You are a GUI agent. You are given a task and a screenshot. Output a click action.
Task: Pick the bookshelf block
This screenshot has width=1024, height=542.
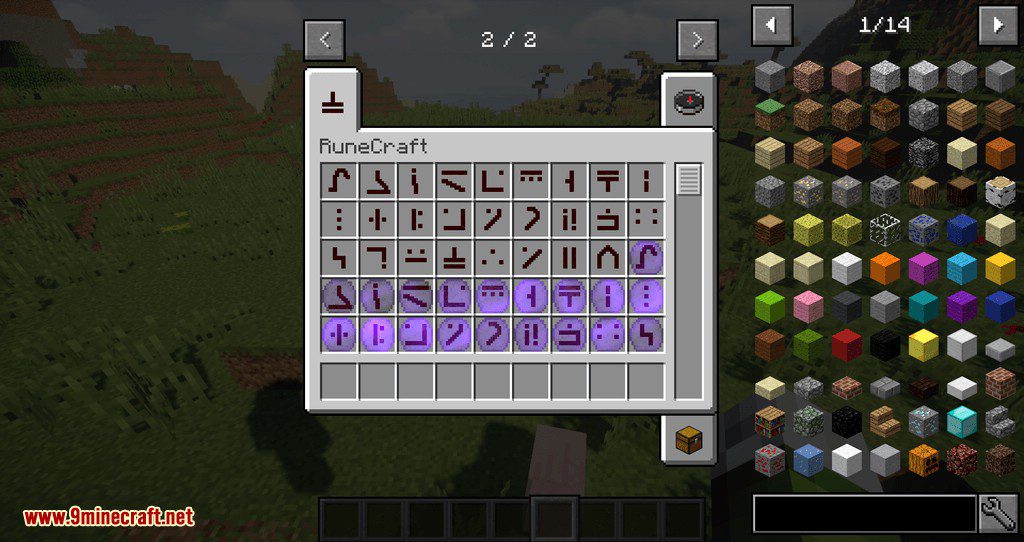(x=770, y=421)
